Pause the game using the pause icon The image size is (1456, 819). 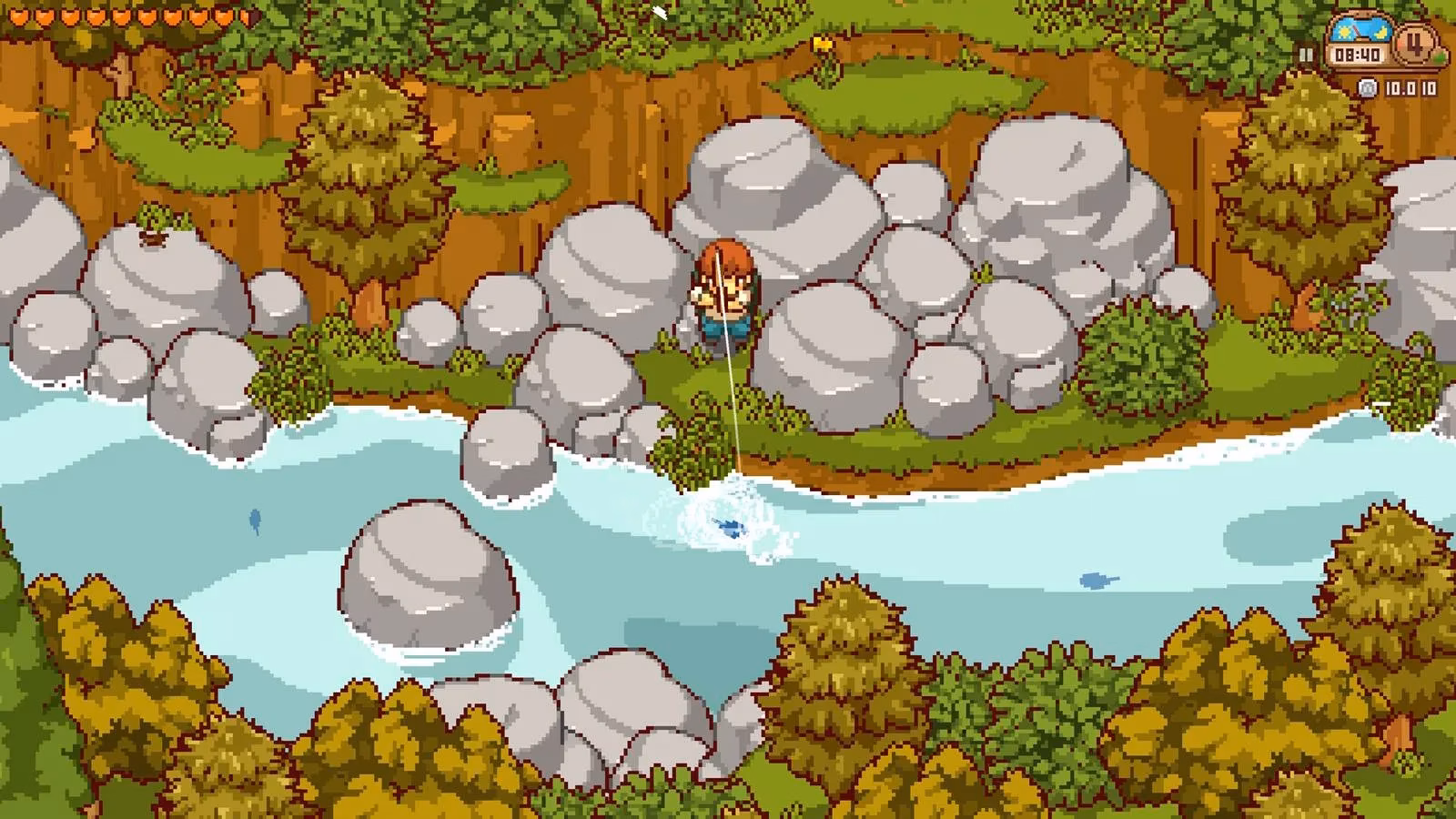pyautogui.click(x=1306, y=53)
